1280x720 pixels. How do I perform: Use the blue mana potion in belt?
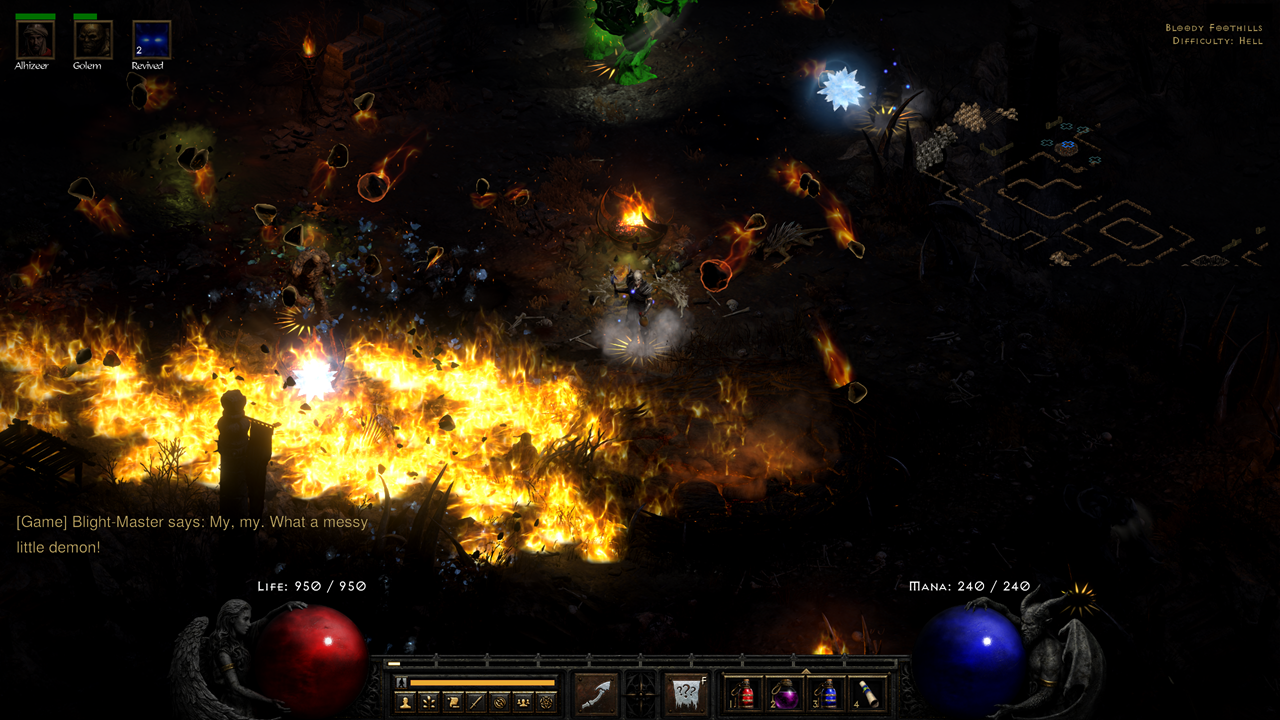(x=826, y=694)
